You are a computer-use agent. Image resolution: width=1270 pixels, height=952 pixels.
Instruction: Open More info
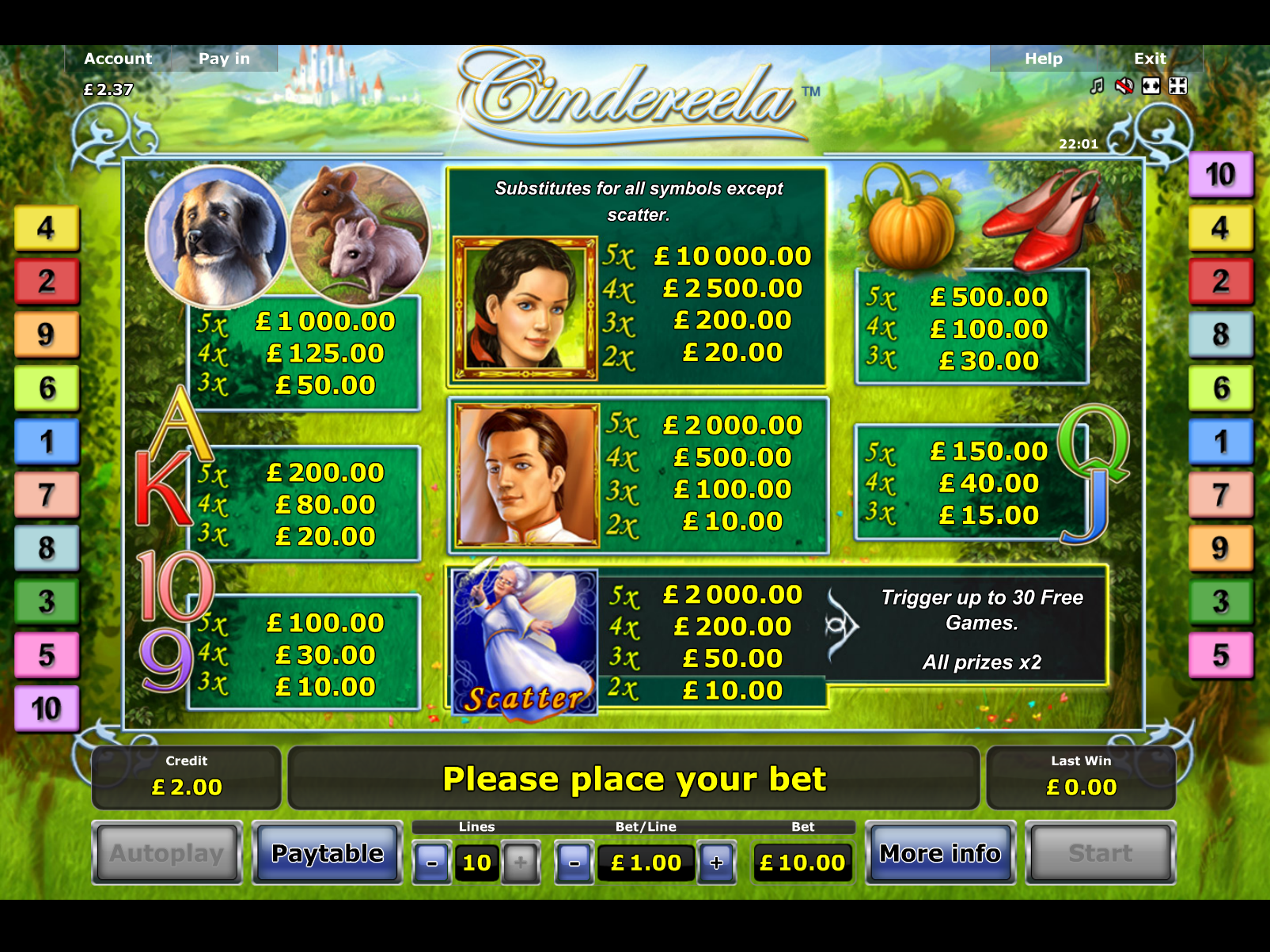[x=940, y=853]
